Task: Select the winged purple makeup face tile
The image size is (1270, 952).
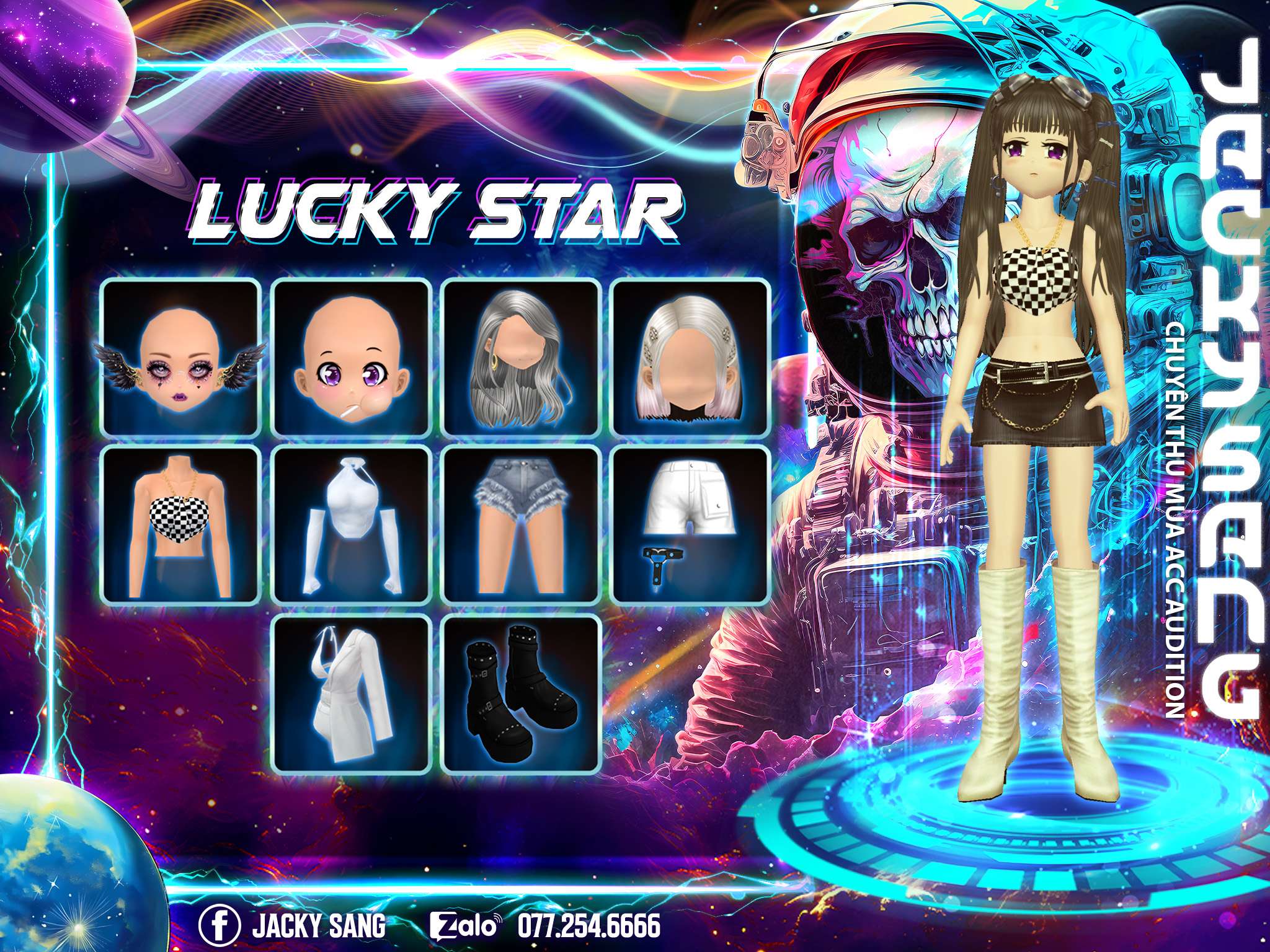Action: click(x=180, y=358)
